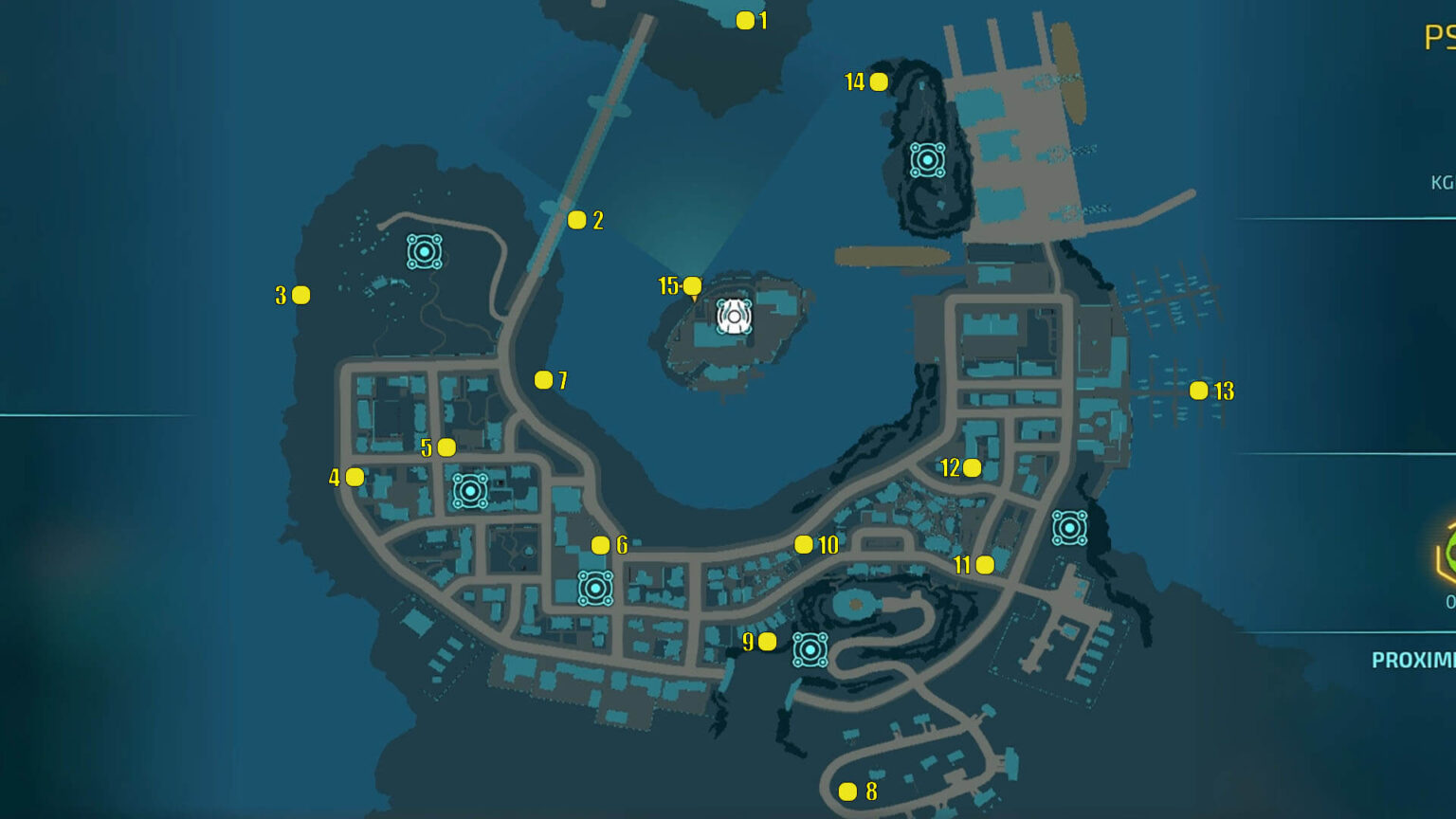The height and width of the screenshot is (819, 1456).
Task: Select marker 15 beside the central island
Action: coord(691,283)
